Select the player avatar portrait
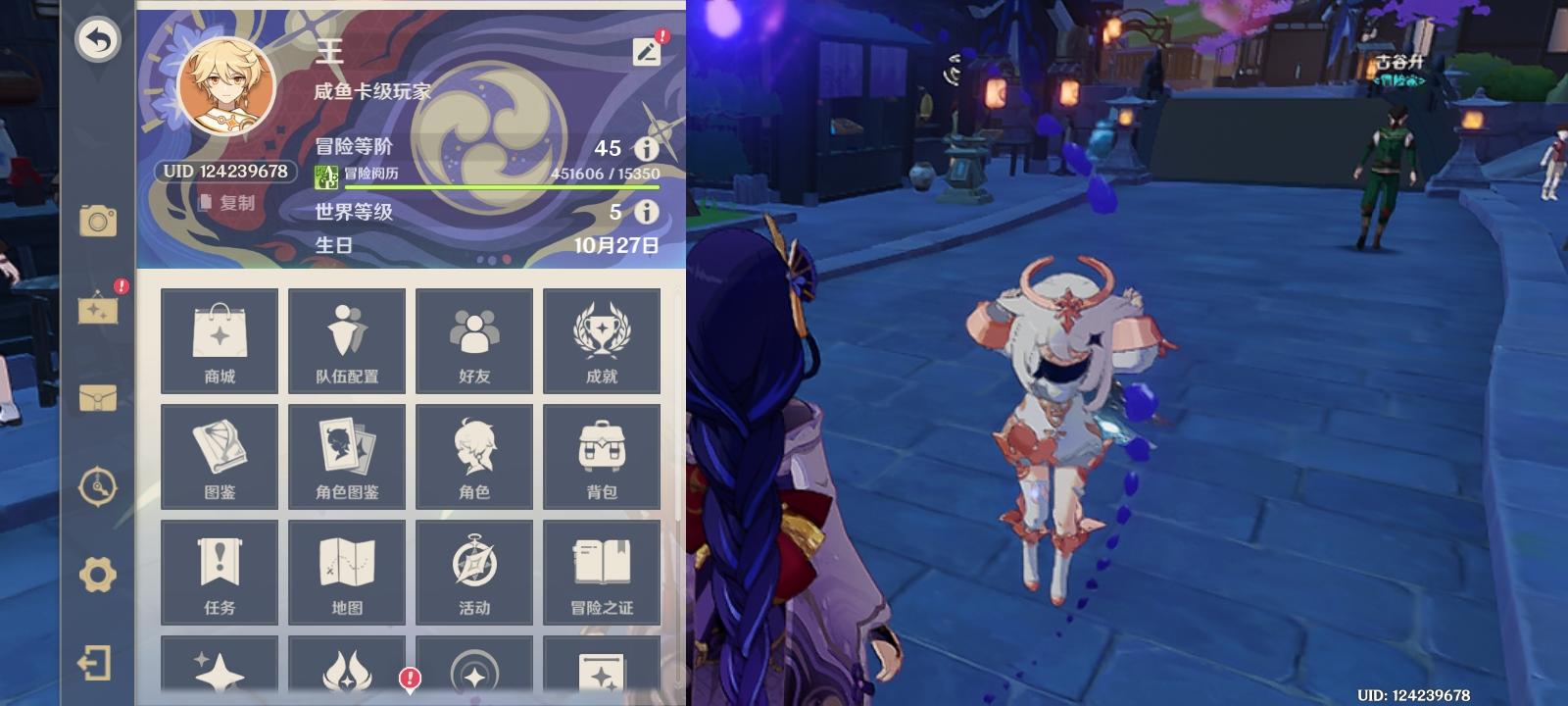The image size is (1568, 706). coord(224,88)
